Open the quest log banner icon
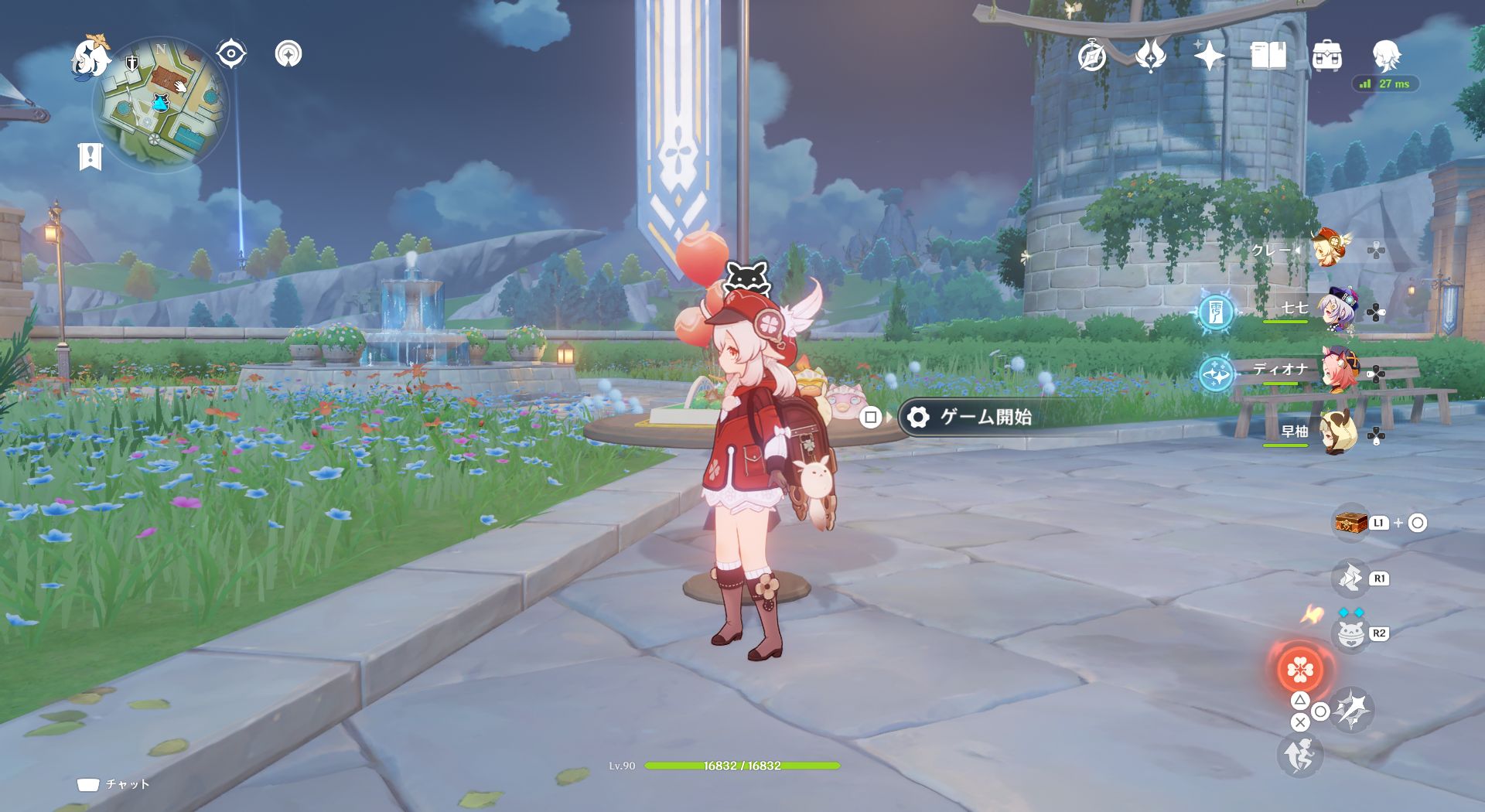 pos(90,156)
